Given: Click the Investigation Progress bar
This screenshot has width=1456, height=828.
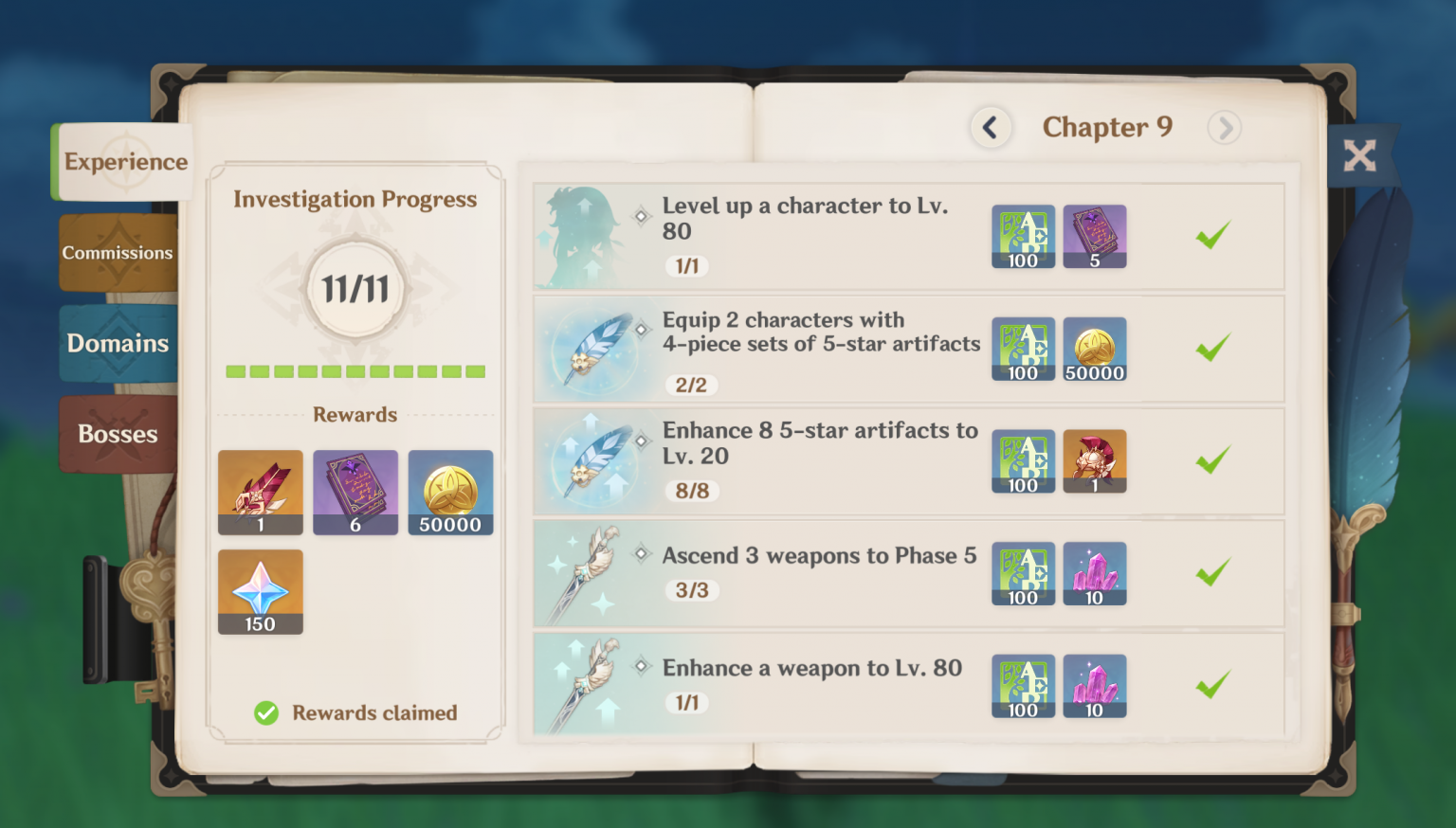Looking at the screenshot, I should pos(355,371).
